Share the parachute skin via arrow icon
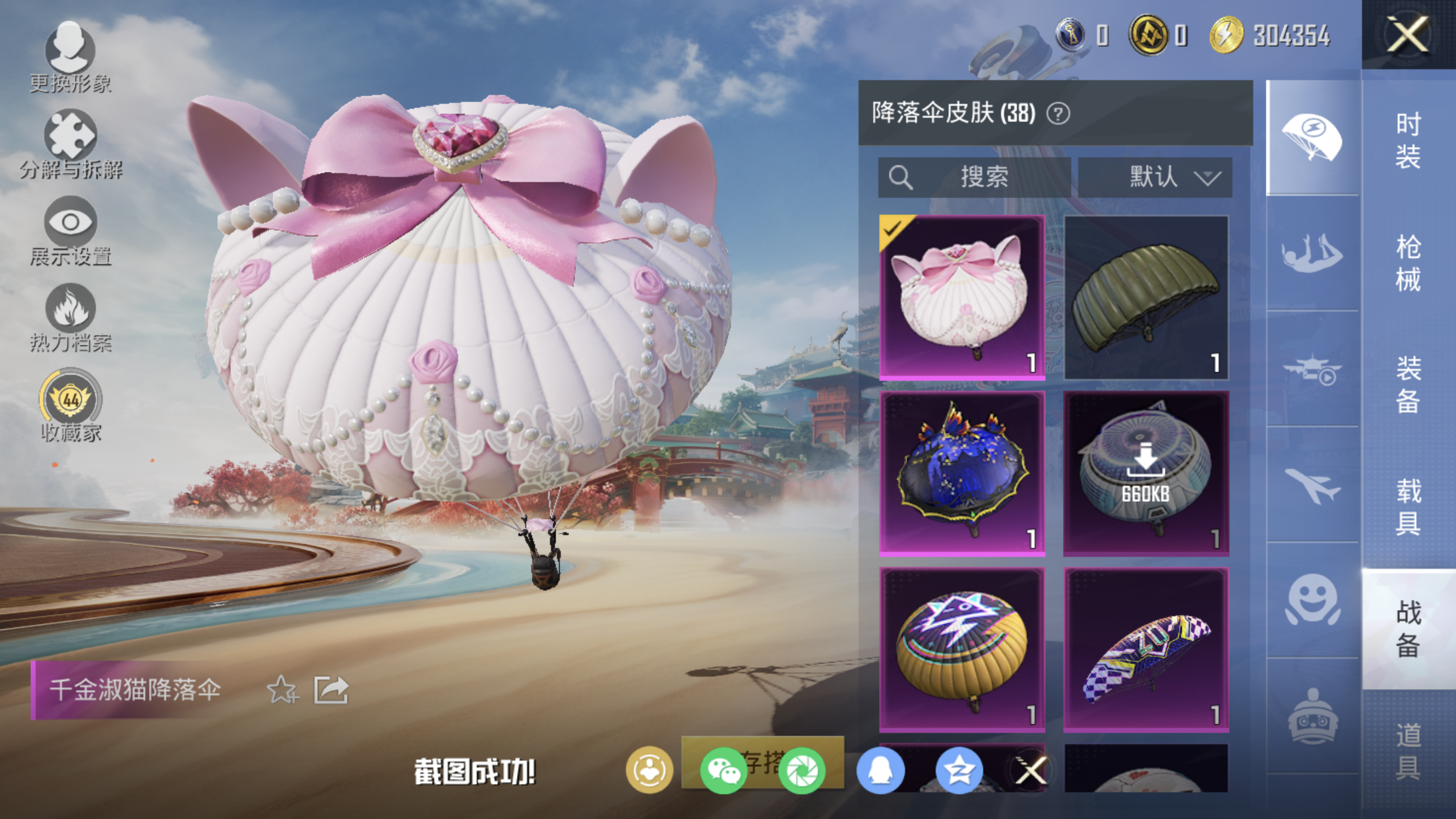 [x=330, y=690]
